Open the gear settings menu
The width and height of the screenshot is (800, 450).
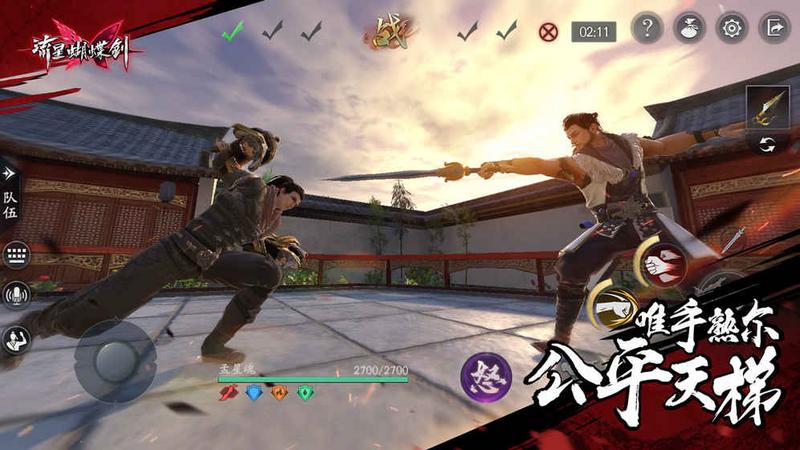tap(732, 28)
